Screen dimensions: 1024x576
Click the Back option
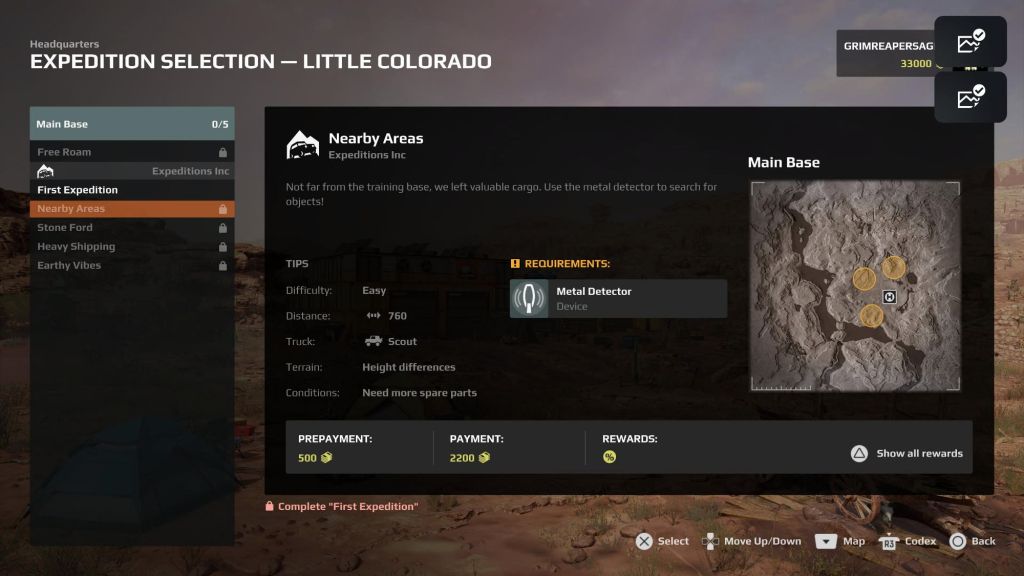coord(973,541)
